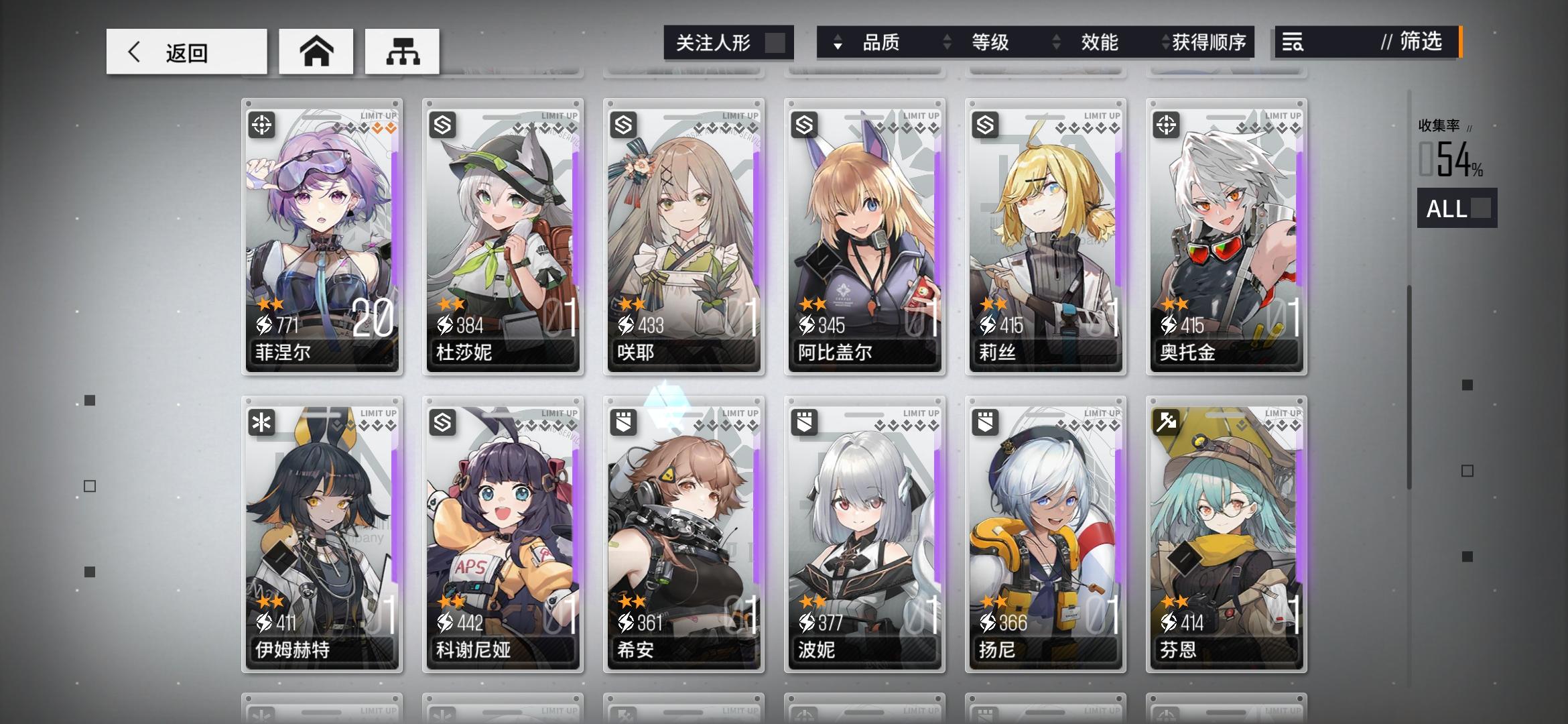The image size is (1568, 724).
Task: Toggle the LIMIT UP label on 奥托金's card
Action: point(1282,115)
